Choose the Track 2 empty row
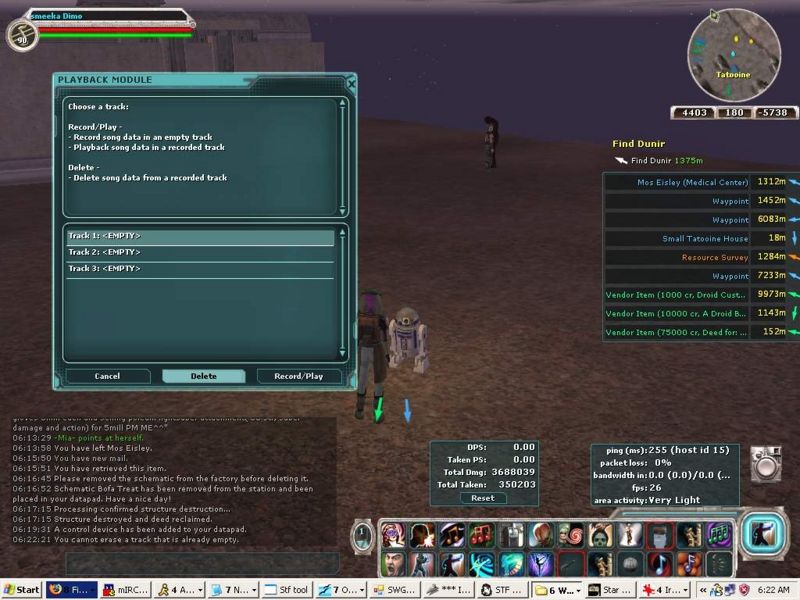Screen dimensions: 800x600 point(200,253)
